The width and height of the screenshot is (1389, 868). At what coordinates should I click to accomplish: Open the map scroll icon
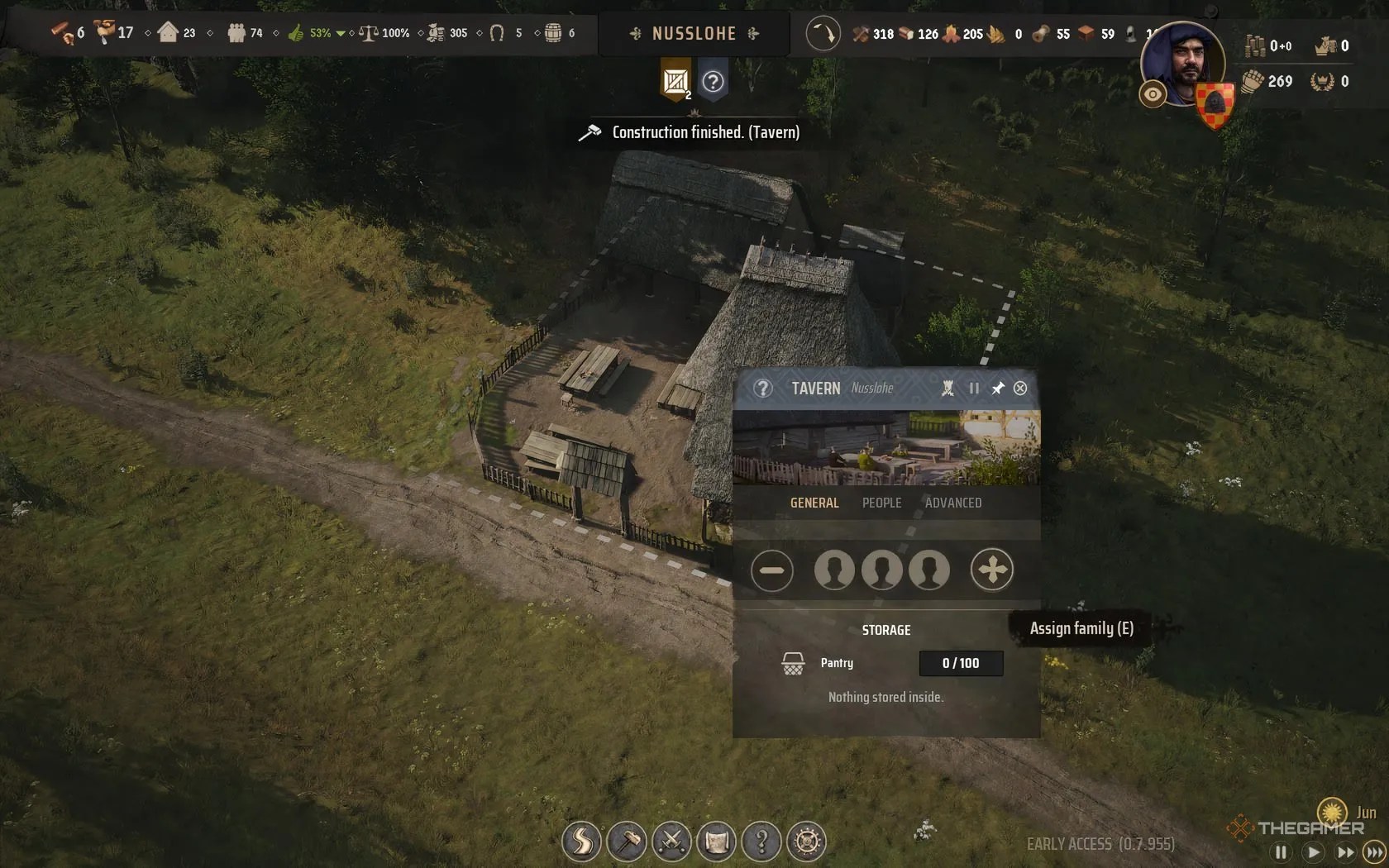pyautogui.click(x=718, y=841)
